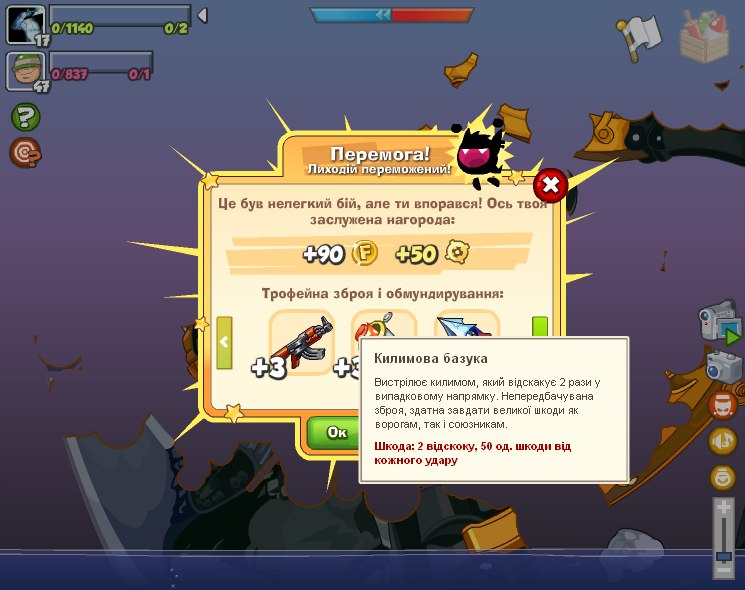Toggle the red round mask button
The height and width of the screenshot is (590, 745).
[722, 405]
